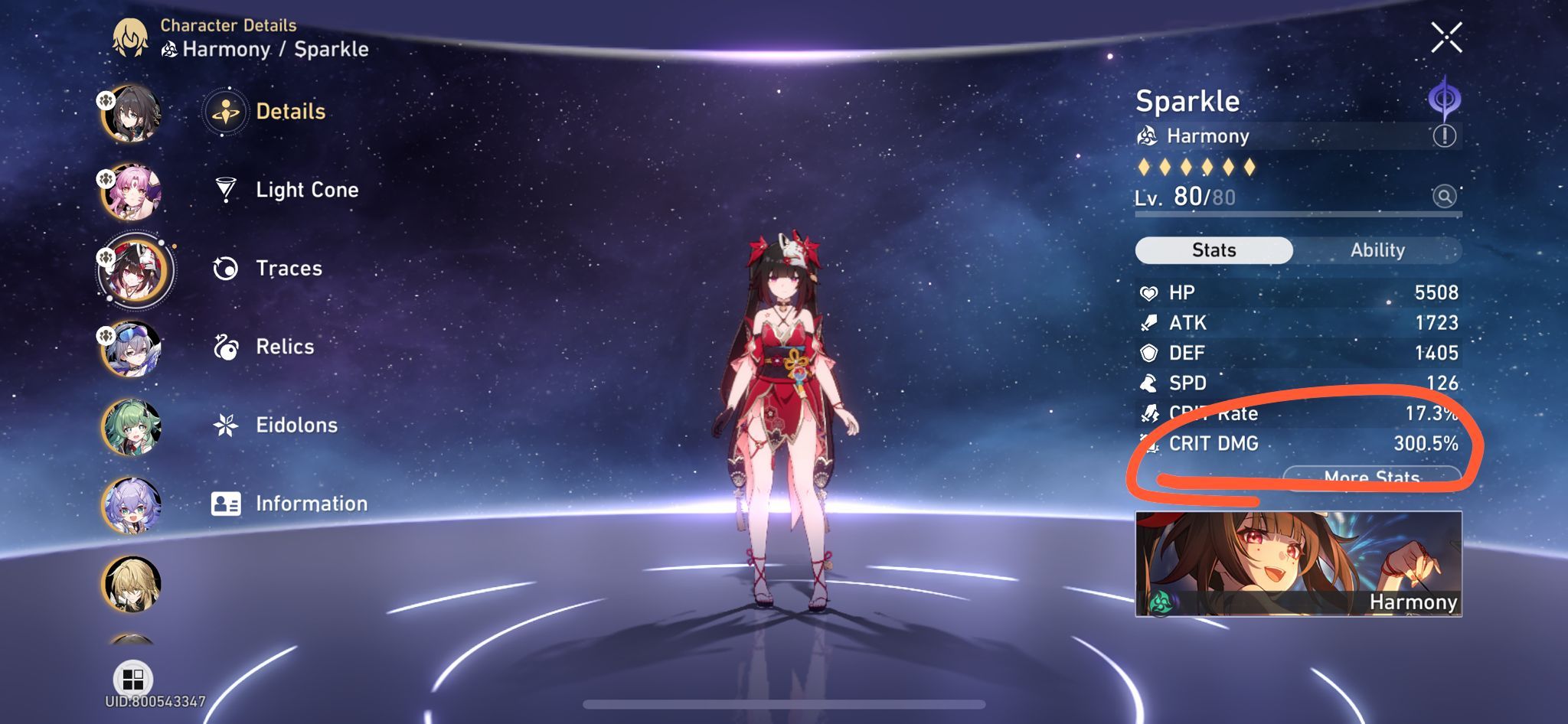This screenshot has height=724, width=1568.
Task: Select the pink-haired character portrait
Action: 132,190
